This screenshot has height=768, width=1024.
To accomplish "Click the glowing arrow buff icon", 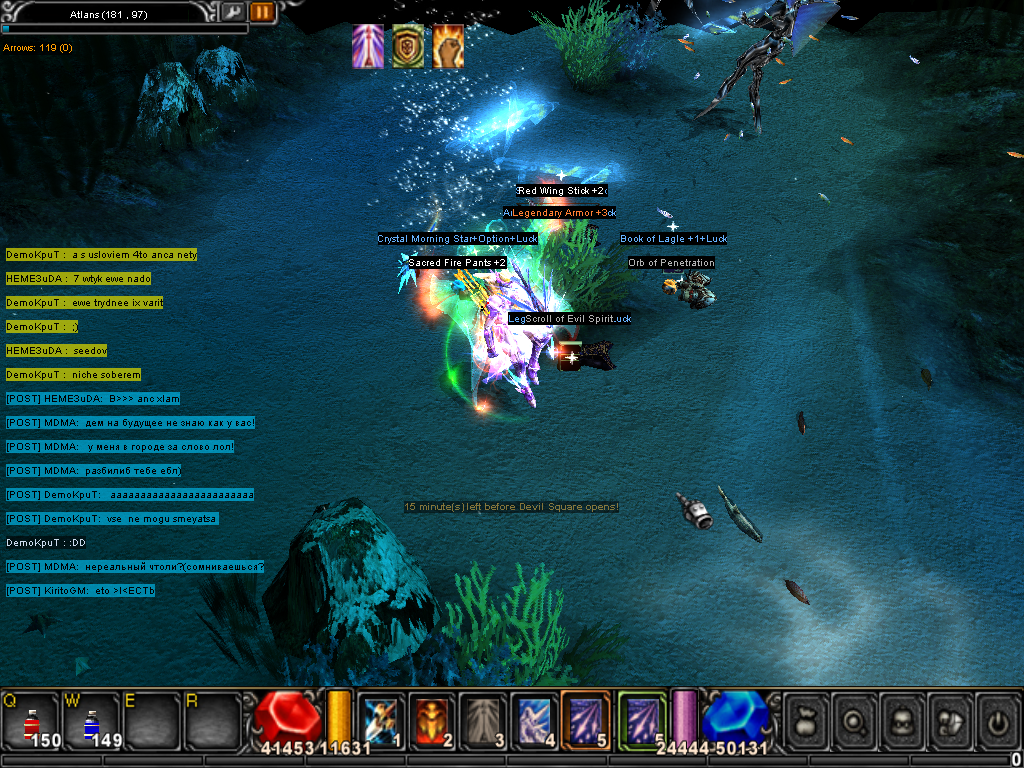I will tap(368, 47).
